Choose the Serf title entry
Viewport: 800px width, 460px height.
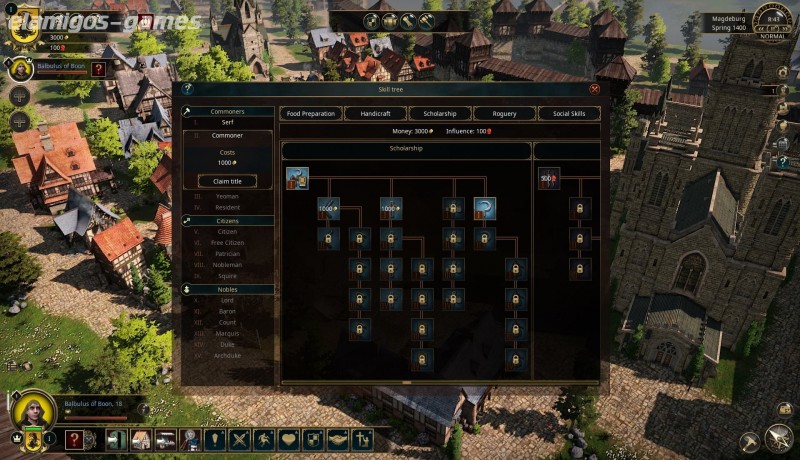coord(227,123)
